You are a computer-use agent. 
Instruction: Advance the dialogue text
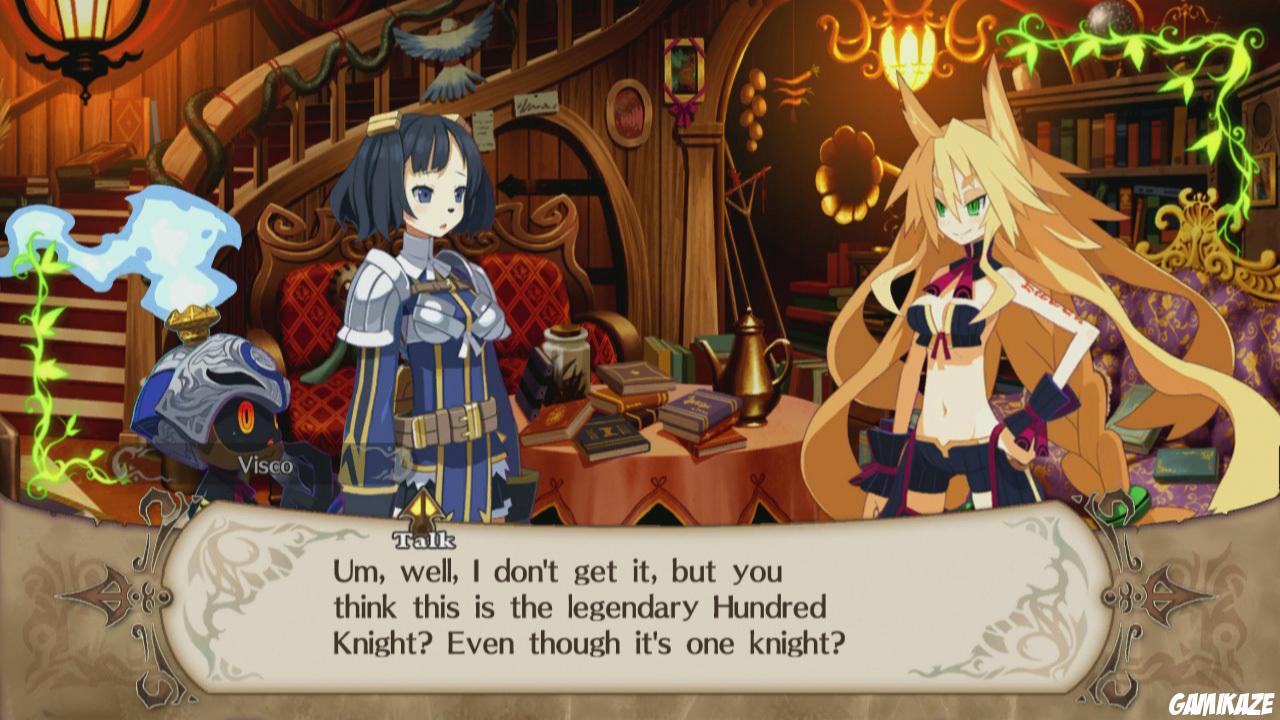(x=640, y=600)
